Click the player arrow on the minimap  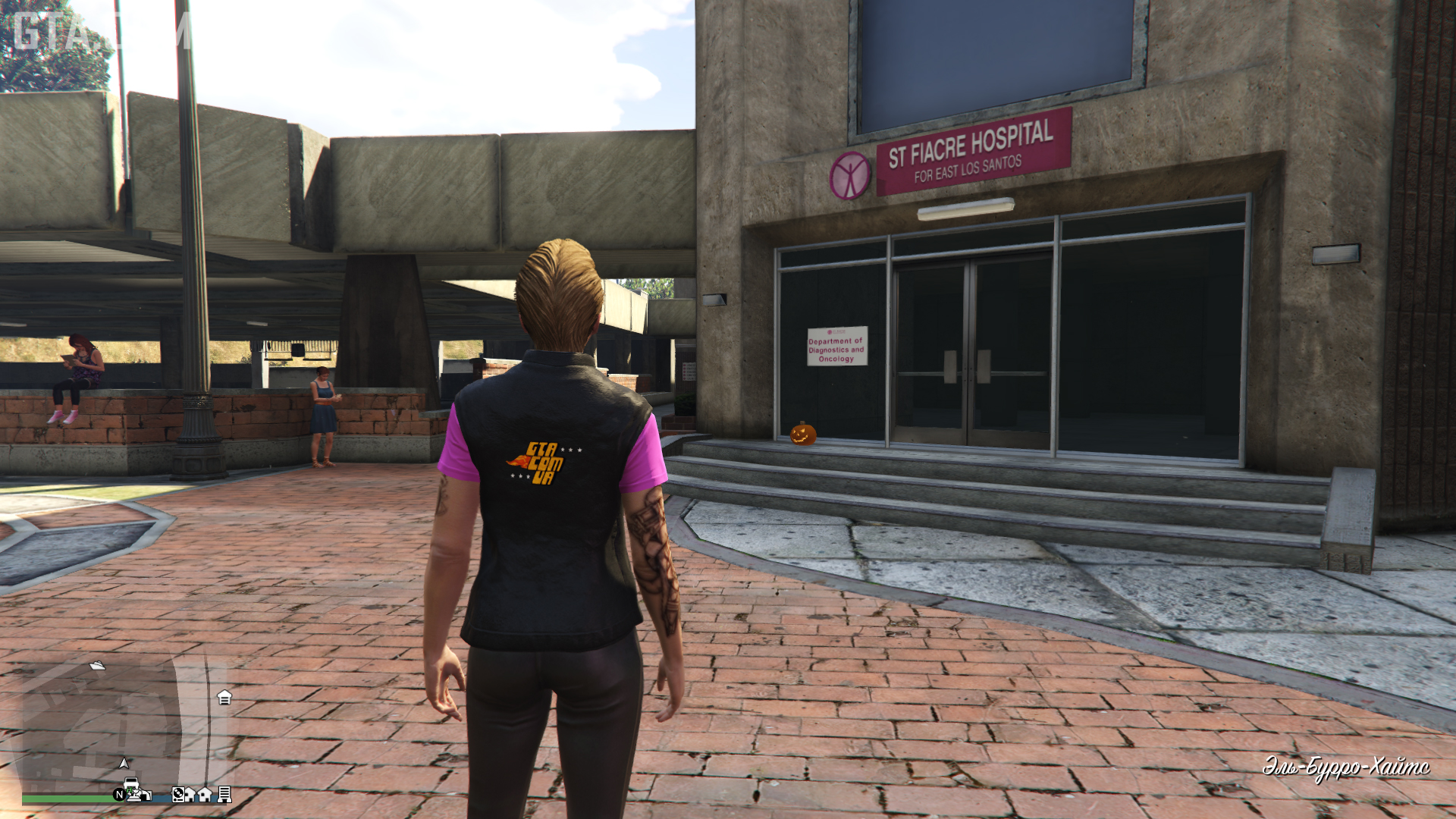coord(124,763)
